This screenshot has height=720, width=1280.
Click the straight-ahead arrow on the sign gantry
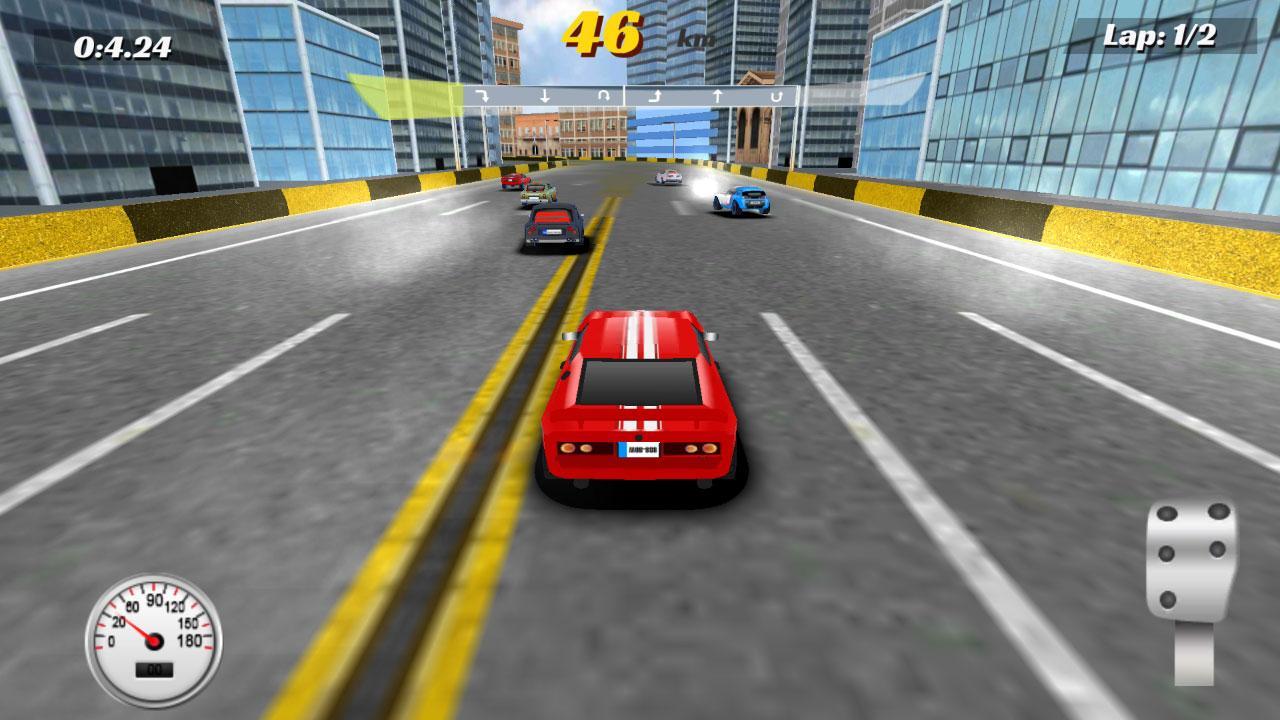point(717,95)
